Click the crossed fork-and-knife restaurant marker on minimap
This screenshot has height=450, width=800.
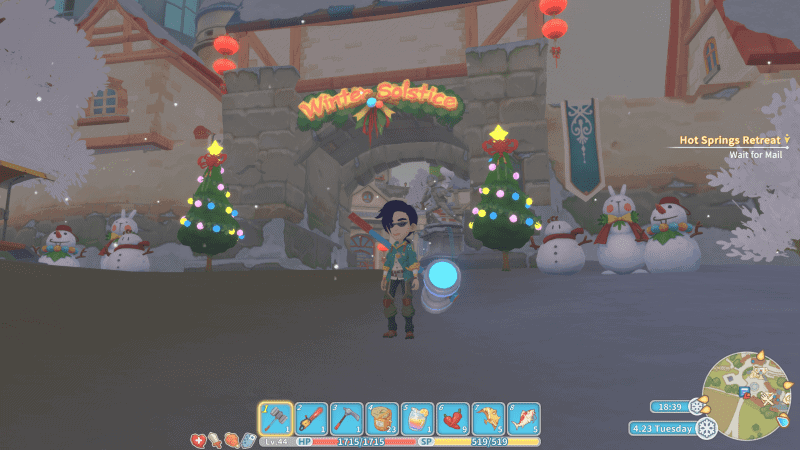[x=768, y=400]
